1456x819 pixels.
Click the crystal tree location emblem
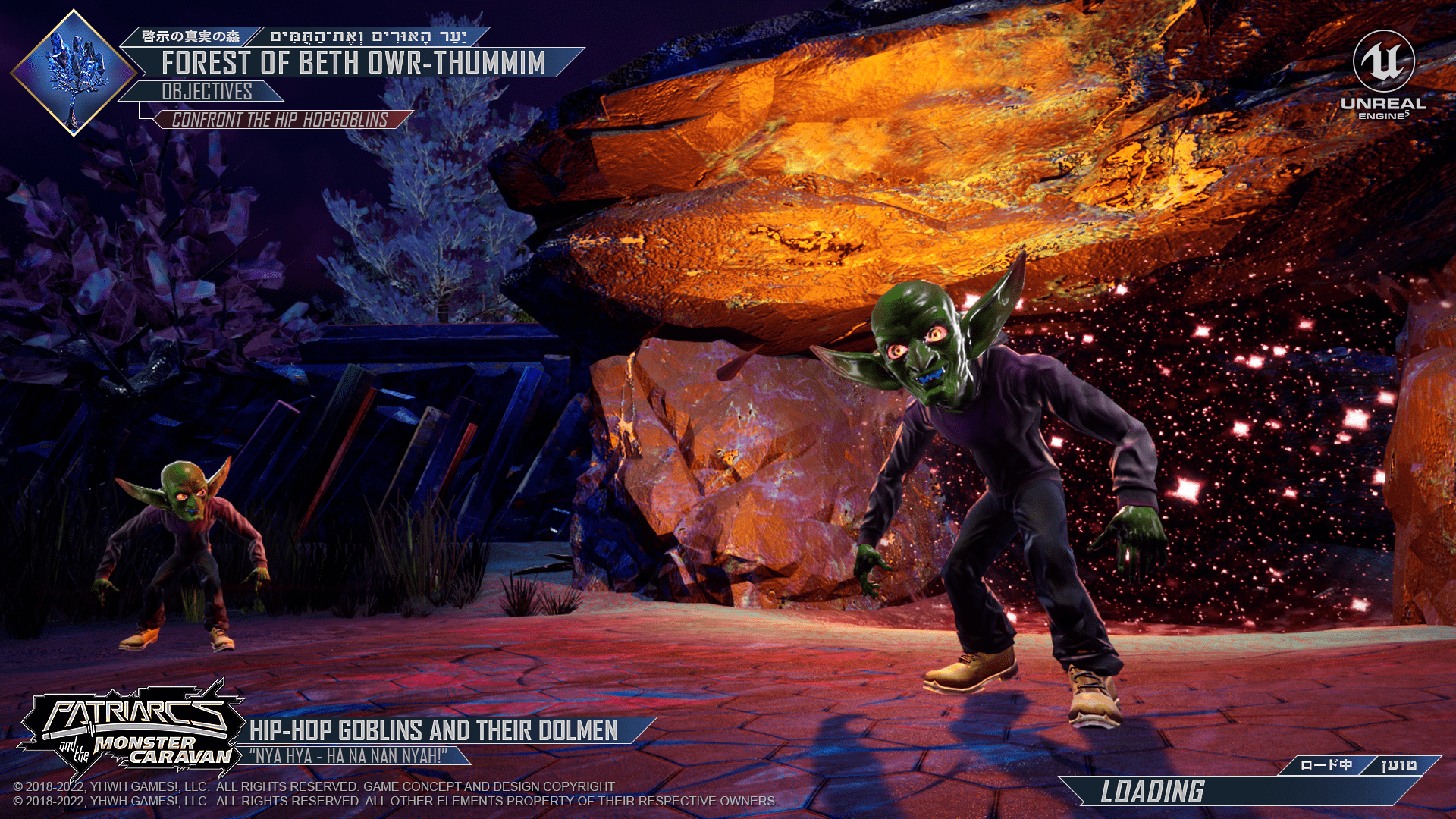click(x=74, y=73)
